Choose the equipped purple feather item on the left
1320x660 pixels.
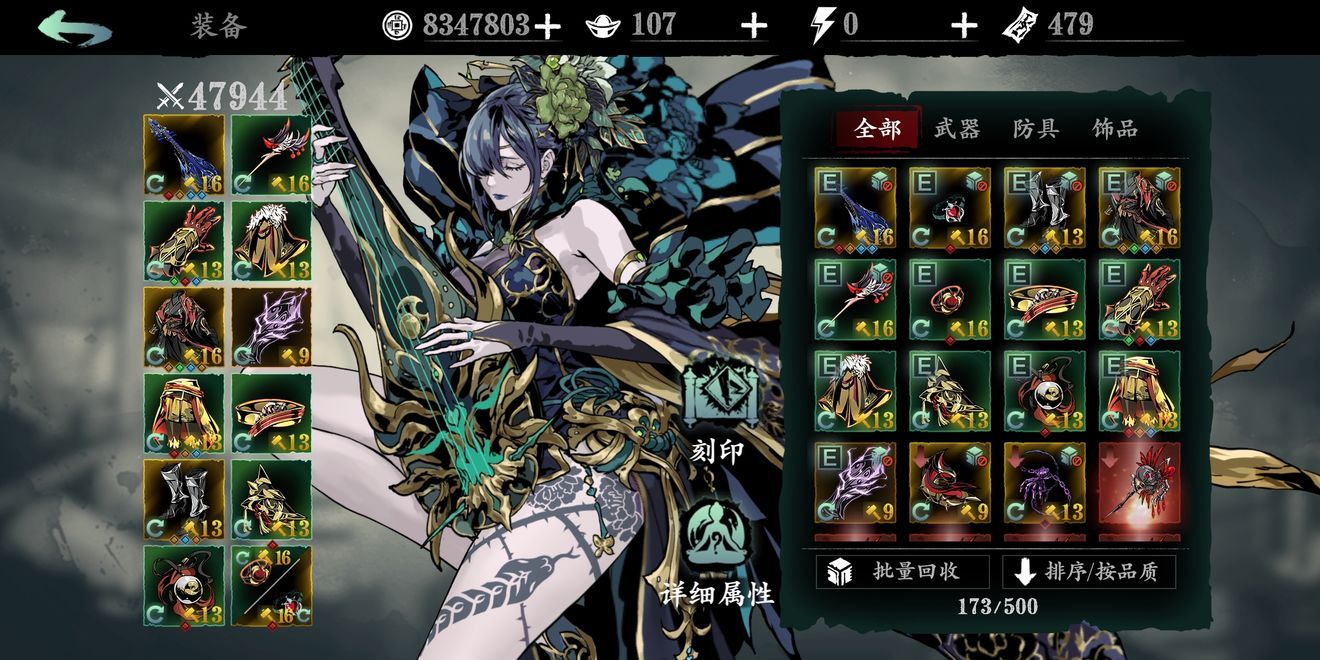(271, 327)
